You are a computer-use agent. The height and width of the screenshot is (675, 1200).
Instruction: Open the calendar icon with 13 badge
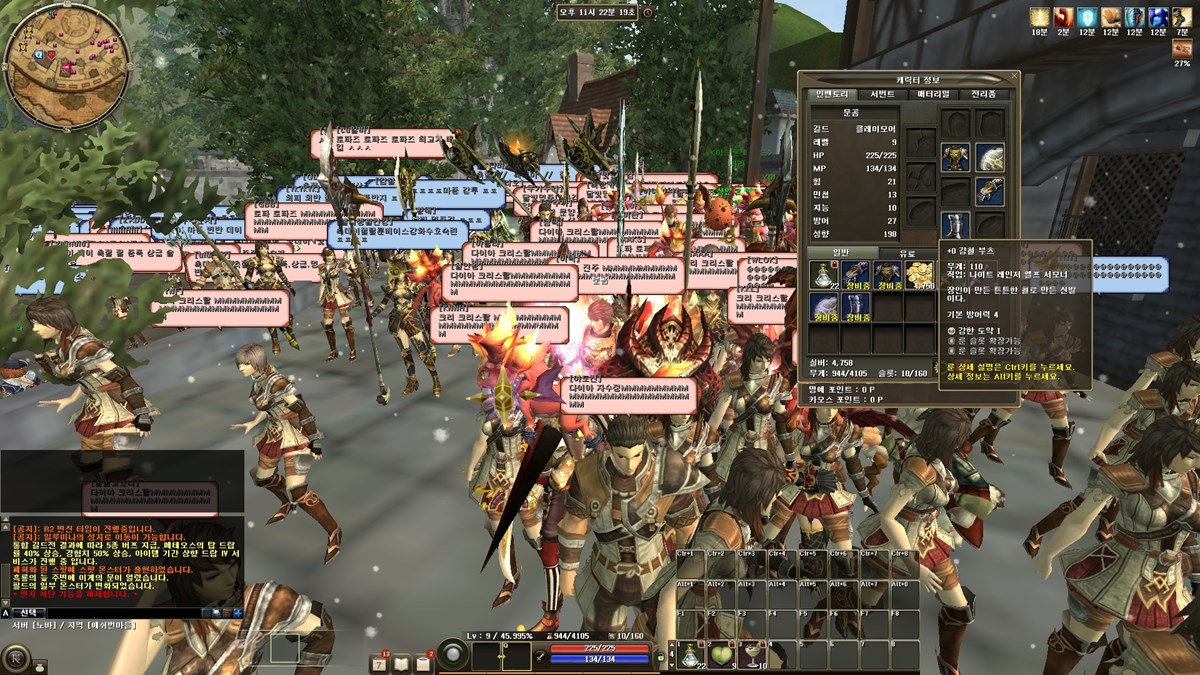(x=379, y=663)
